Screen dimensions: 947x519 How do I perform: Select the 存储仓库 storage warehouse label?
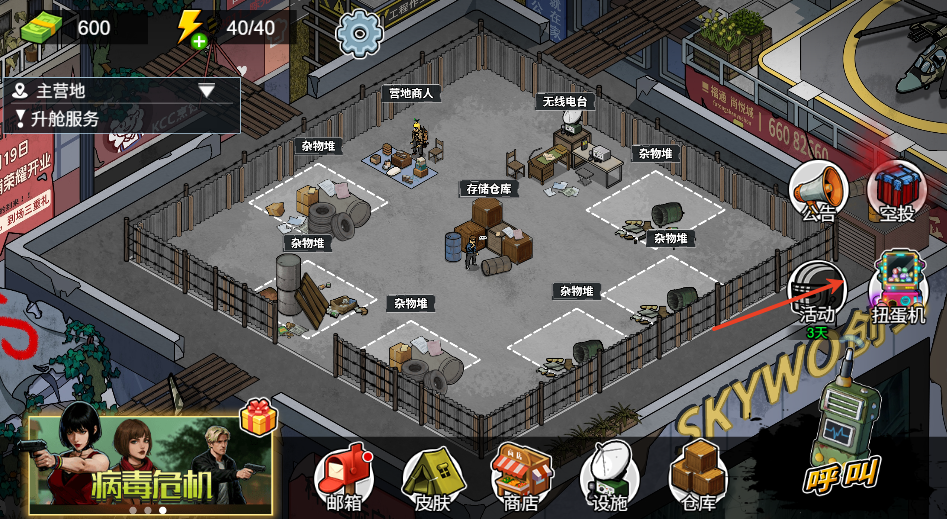[x=488, y=188]
